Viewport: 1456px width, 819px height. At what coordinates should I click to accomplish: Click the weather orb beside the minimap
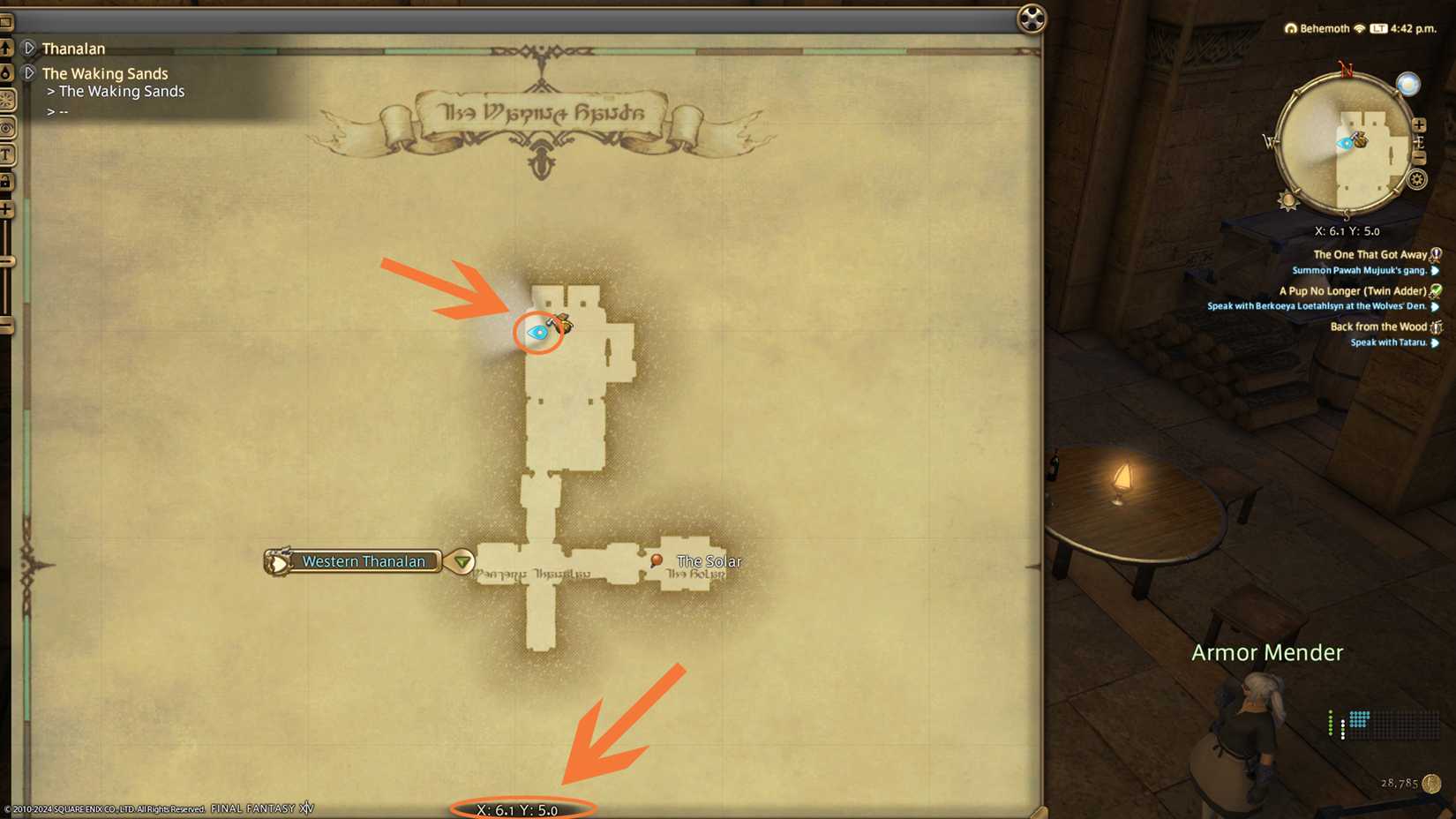[1408, 83]
